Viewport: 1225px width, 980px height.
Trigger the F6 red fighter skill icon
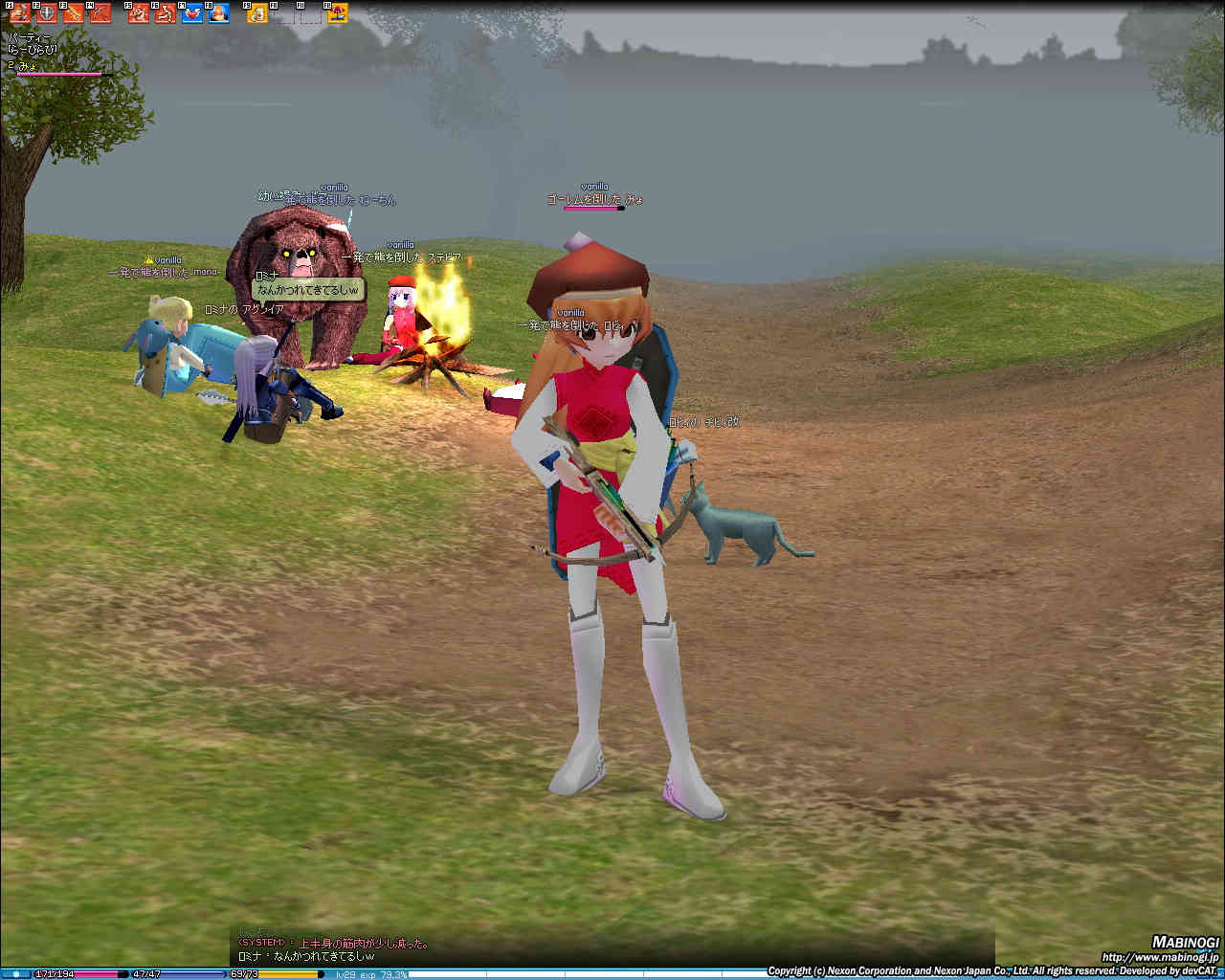(x=166, y=13)
